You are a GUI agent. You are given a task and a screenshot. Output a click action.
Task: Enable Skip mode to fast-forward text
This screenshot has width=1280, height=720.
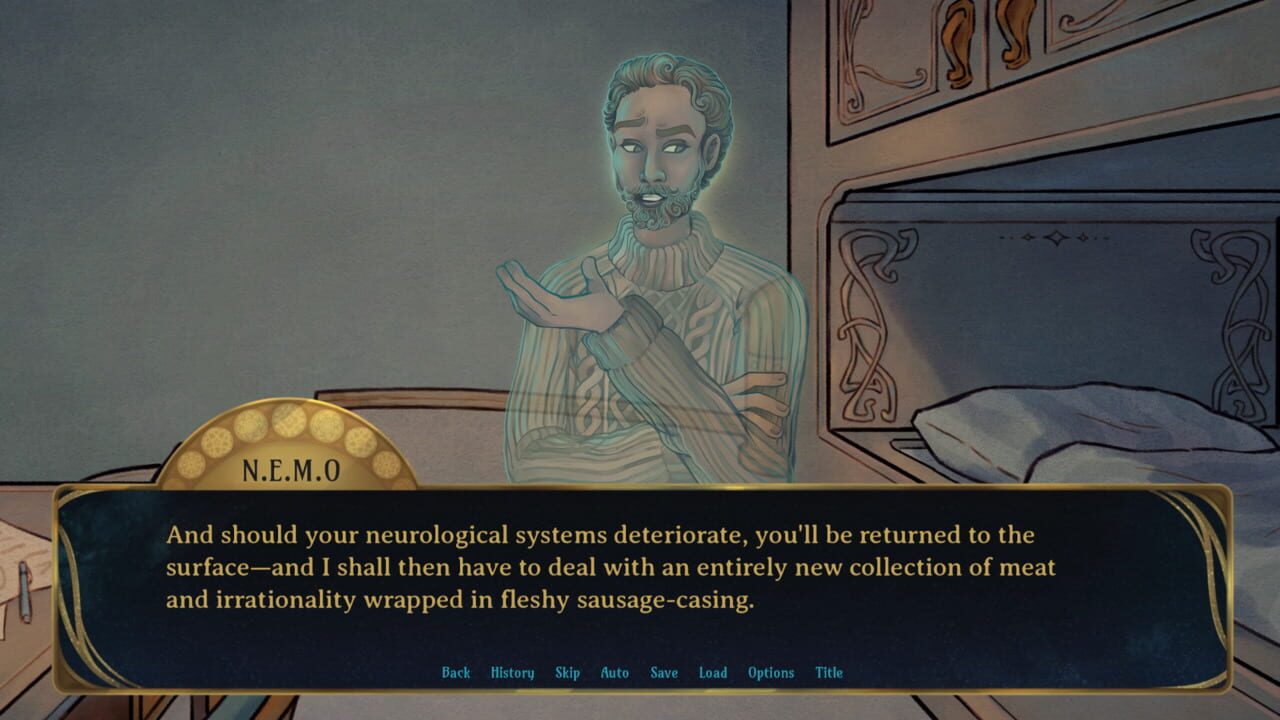coord(567,673)
